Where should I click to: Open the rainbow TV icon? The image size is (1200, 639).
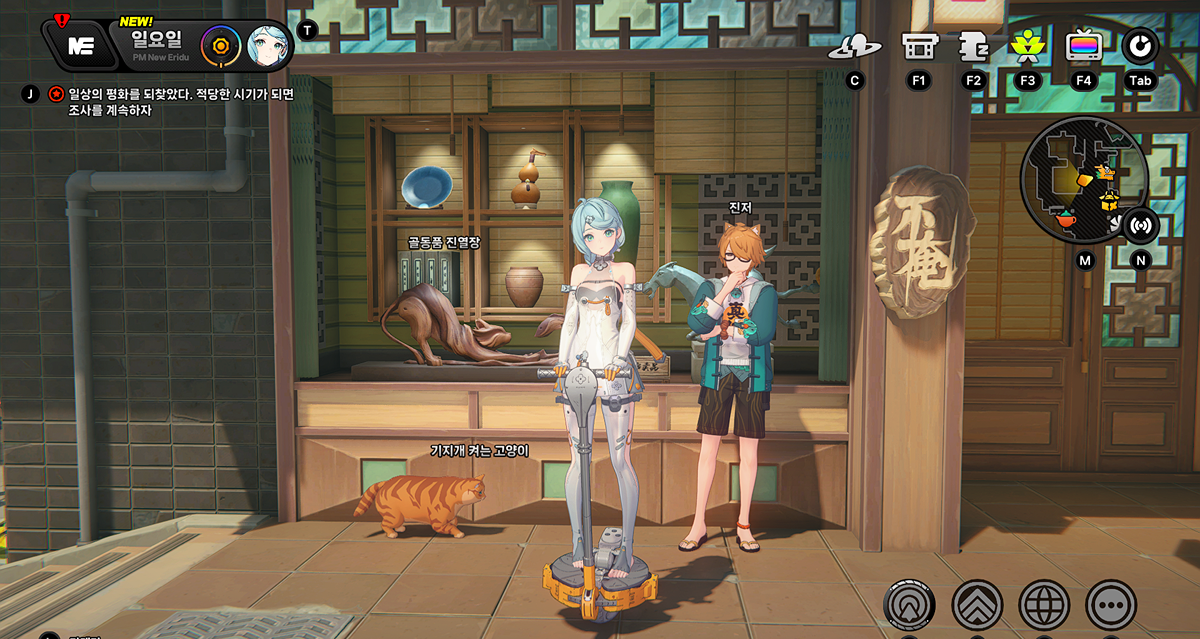[1083, 46]
